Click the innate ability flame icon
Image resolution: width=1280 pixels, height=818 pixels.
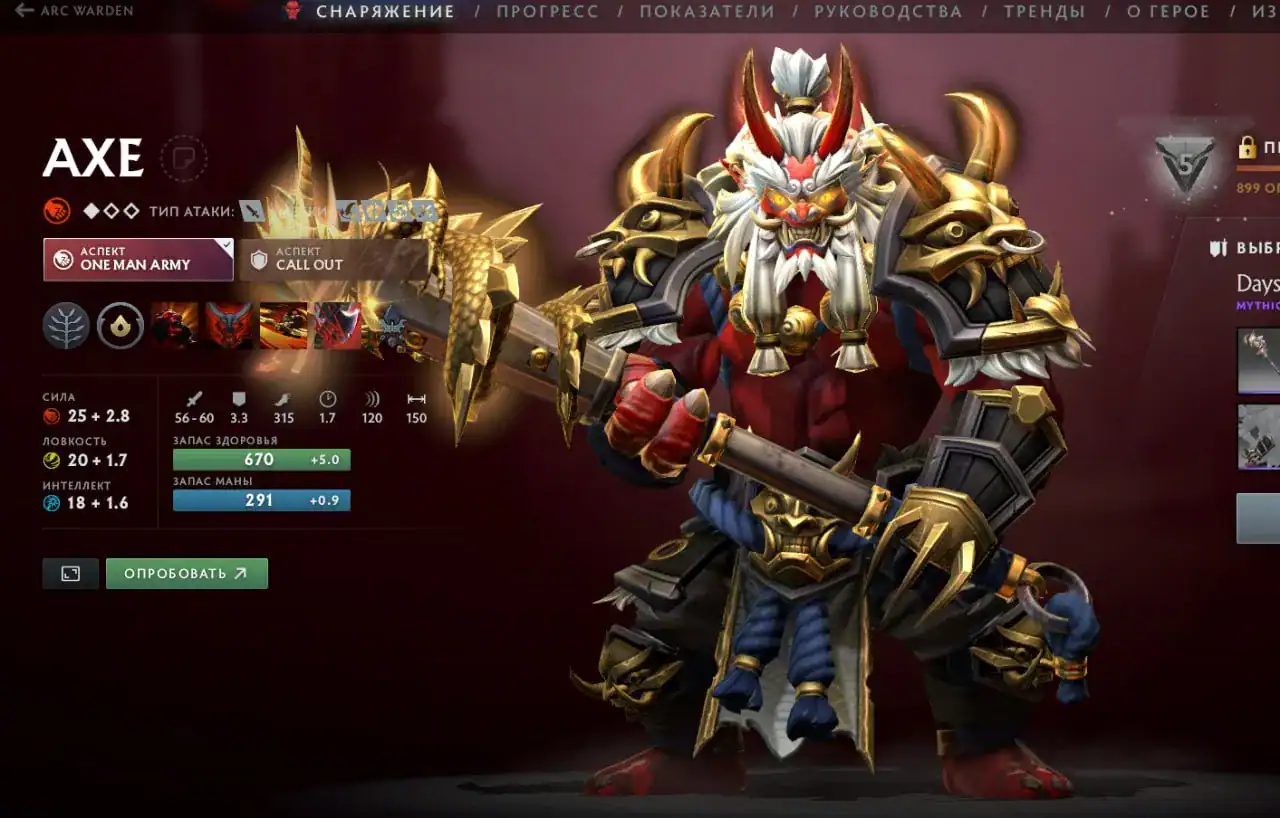[120, 326]
